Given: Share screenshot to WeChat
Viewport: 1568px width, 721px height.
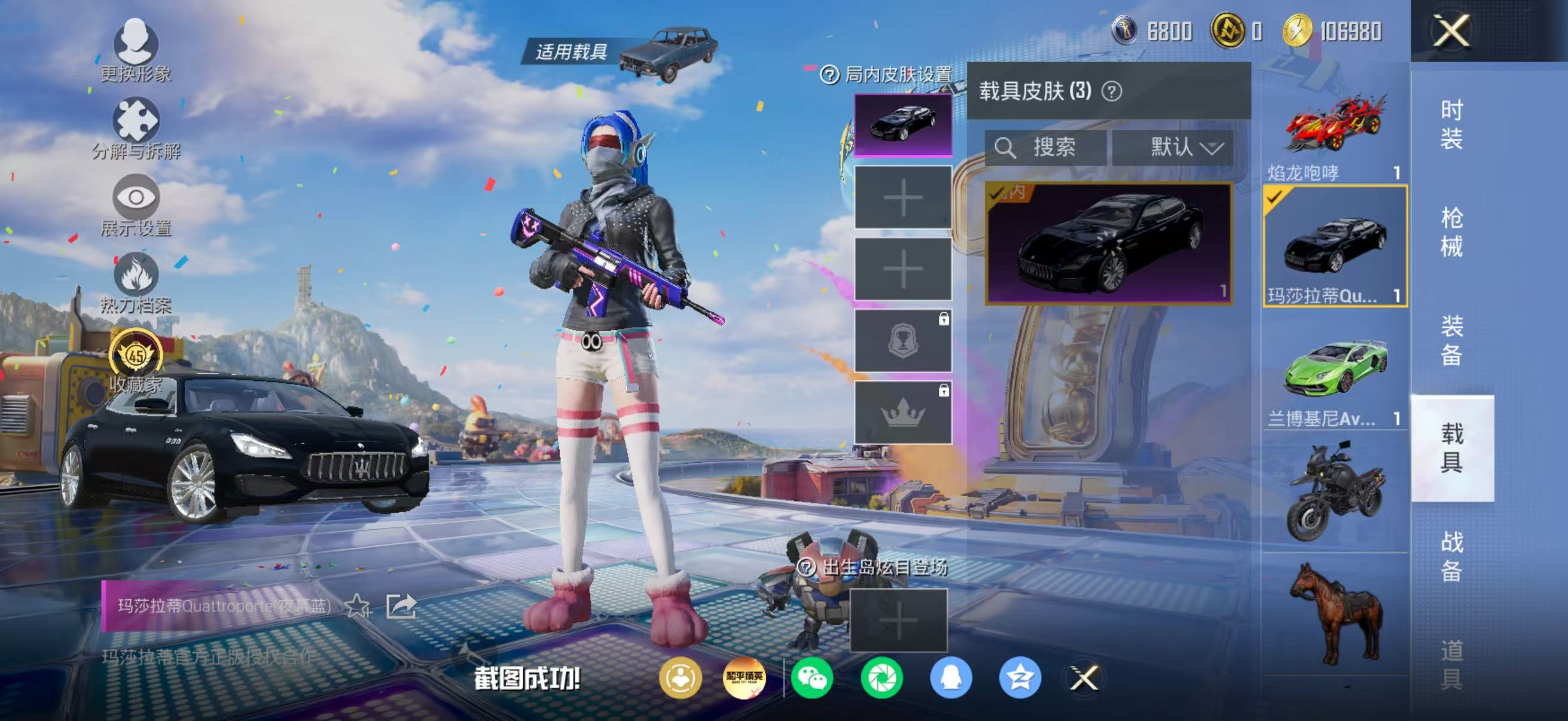Looking at the screenshot, I should point(812,678).
